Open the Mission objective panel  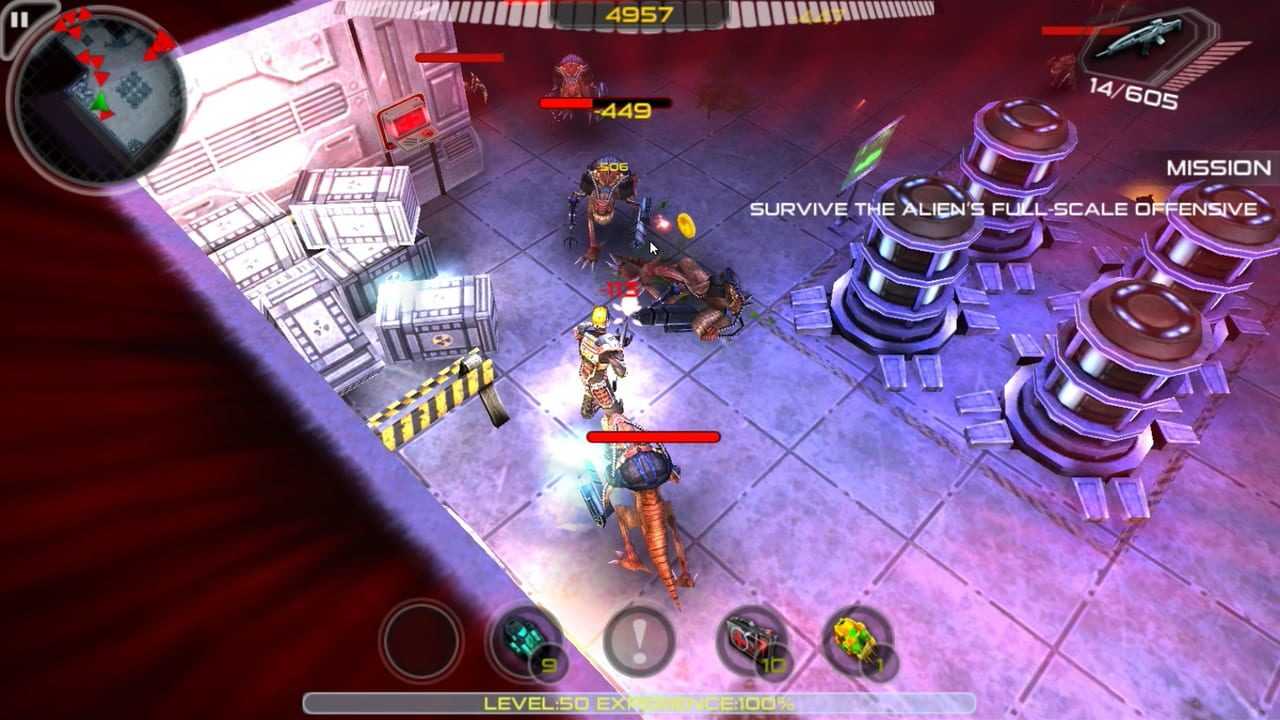[x=1218, y=168]
